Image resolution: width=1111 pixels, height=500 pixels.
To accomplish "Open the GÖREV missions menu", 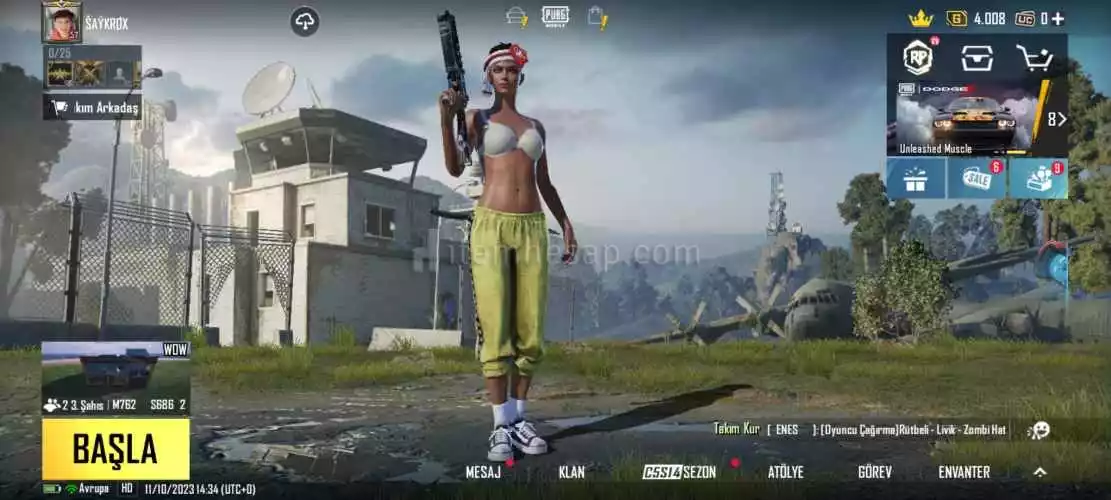I will (x=874, y=472).
